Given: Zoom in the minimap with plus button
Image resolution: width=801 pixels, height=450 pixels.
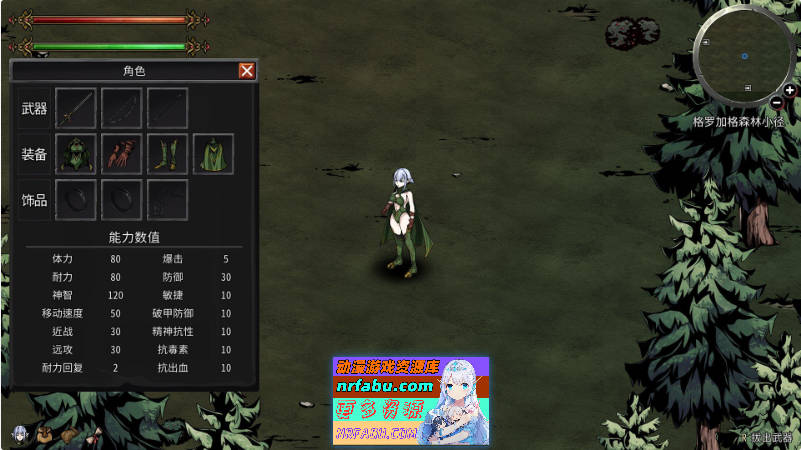Looking at the screenshot, I should (x=790, y=90).
